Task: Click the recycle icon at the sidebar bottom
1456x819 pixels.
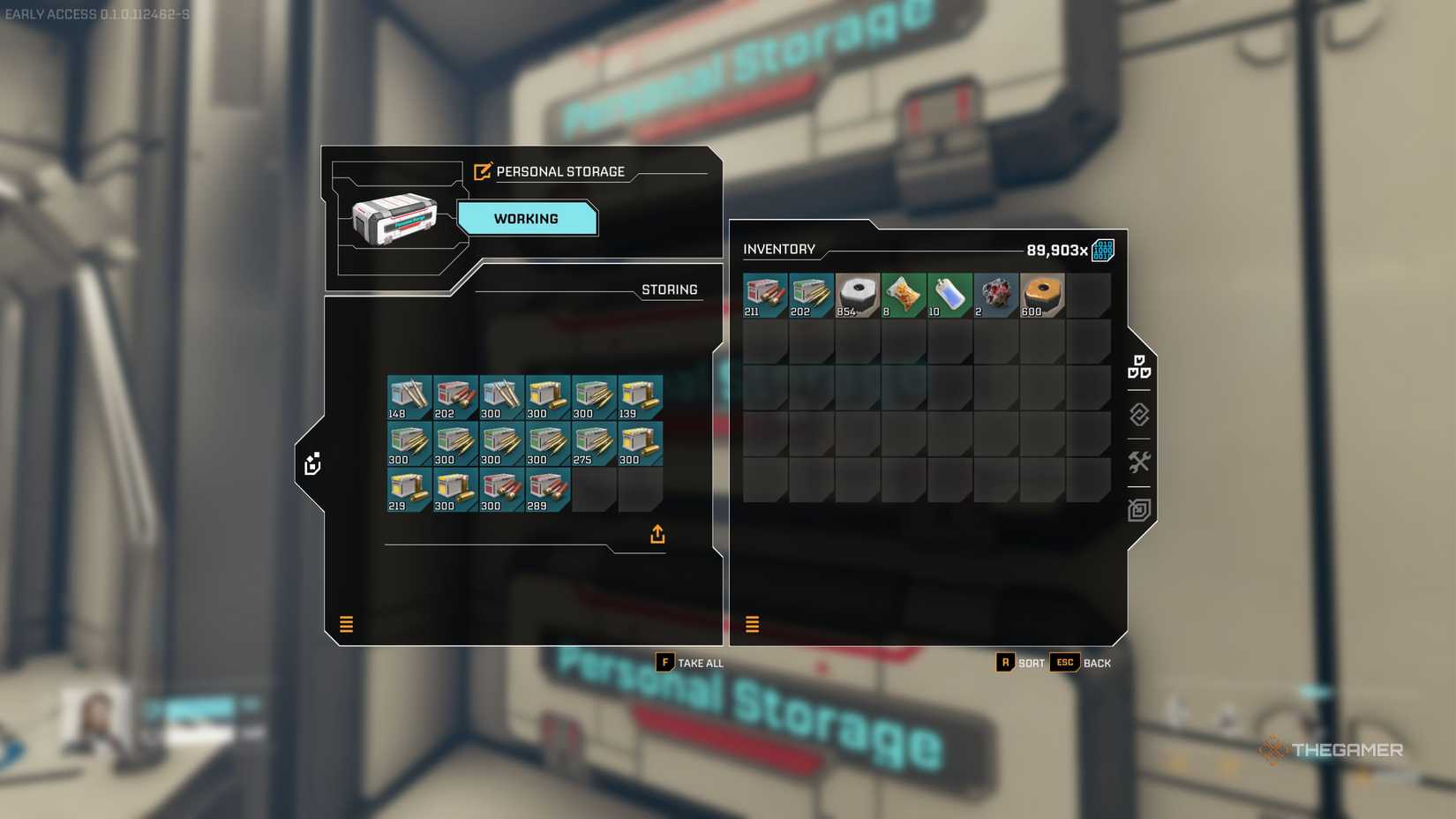Action: pos(1138,508)
